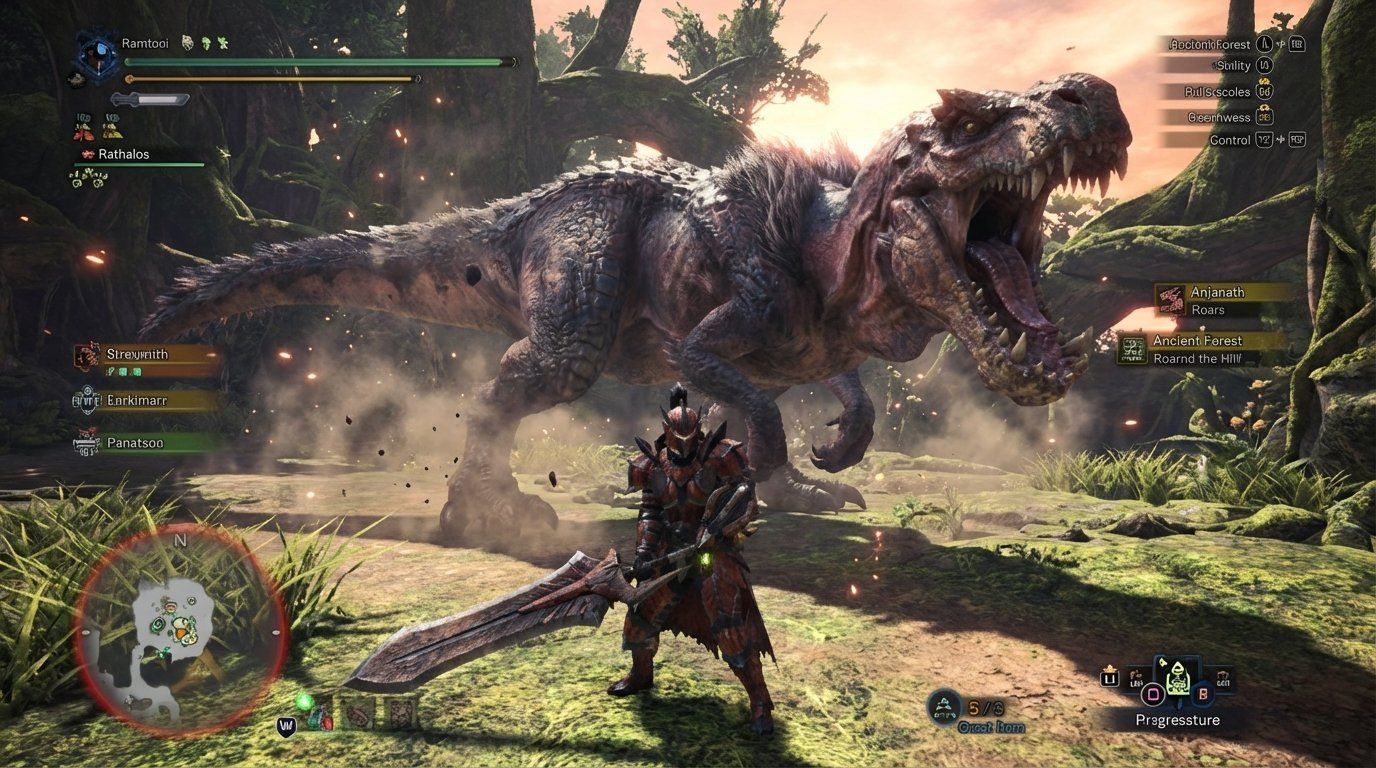Enable the Control option in the quest list
The image size is (1376, 768).
pos(1232,140)
